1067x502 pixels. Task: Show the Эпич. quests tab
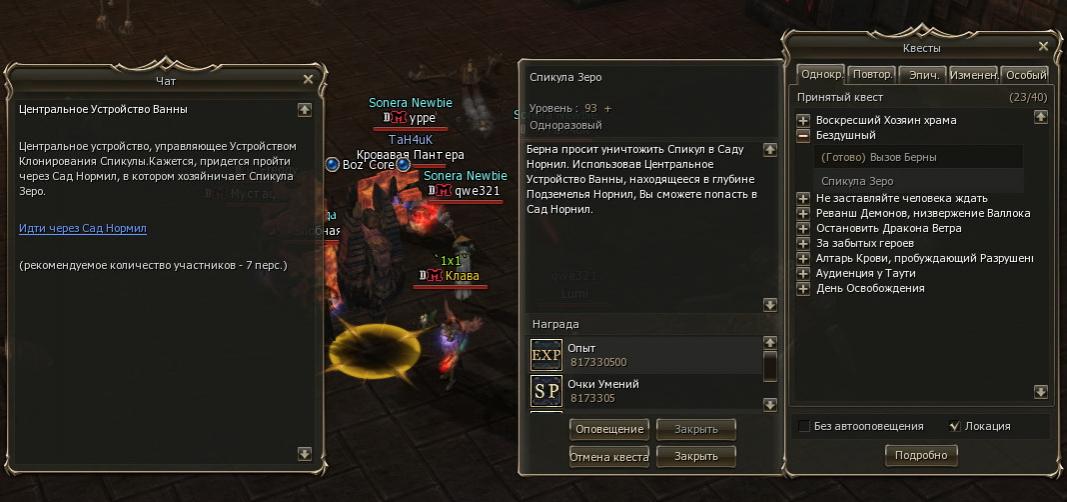923,75
